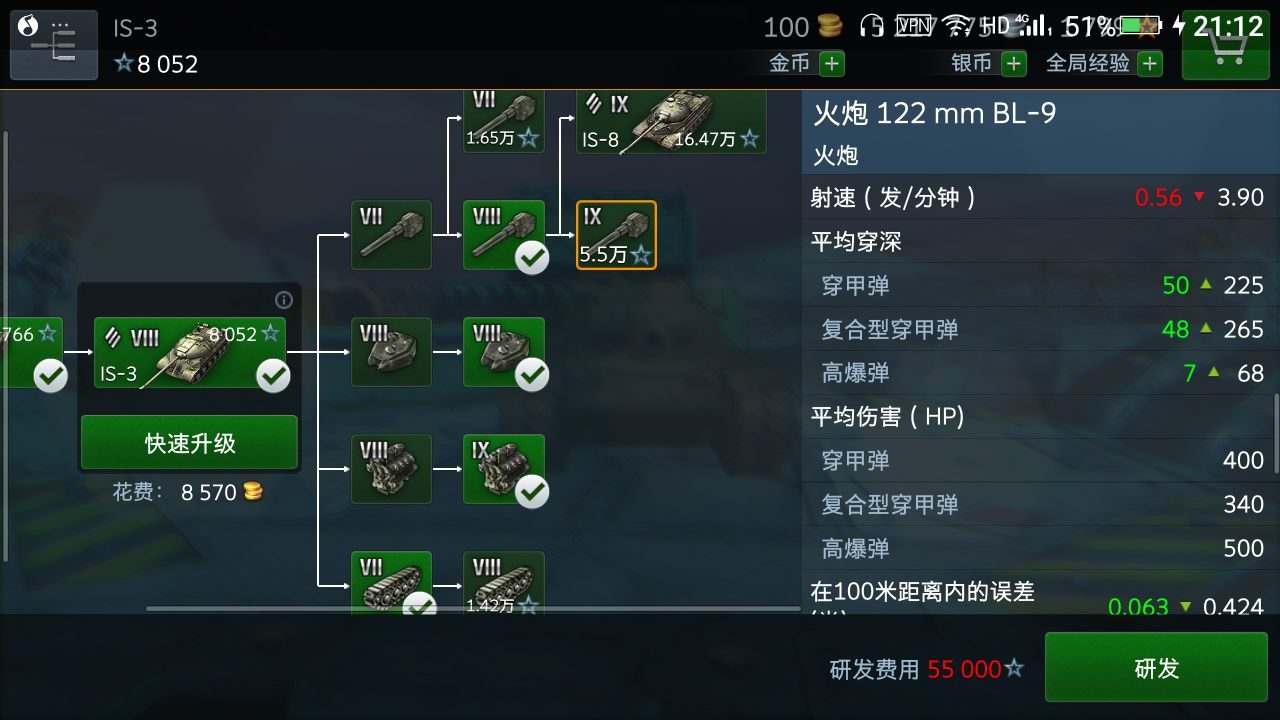This screenshot has height=720, width=1280.
Task: Select the tier VIII engine module
Action: 391,469
